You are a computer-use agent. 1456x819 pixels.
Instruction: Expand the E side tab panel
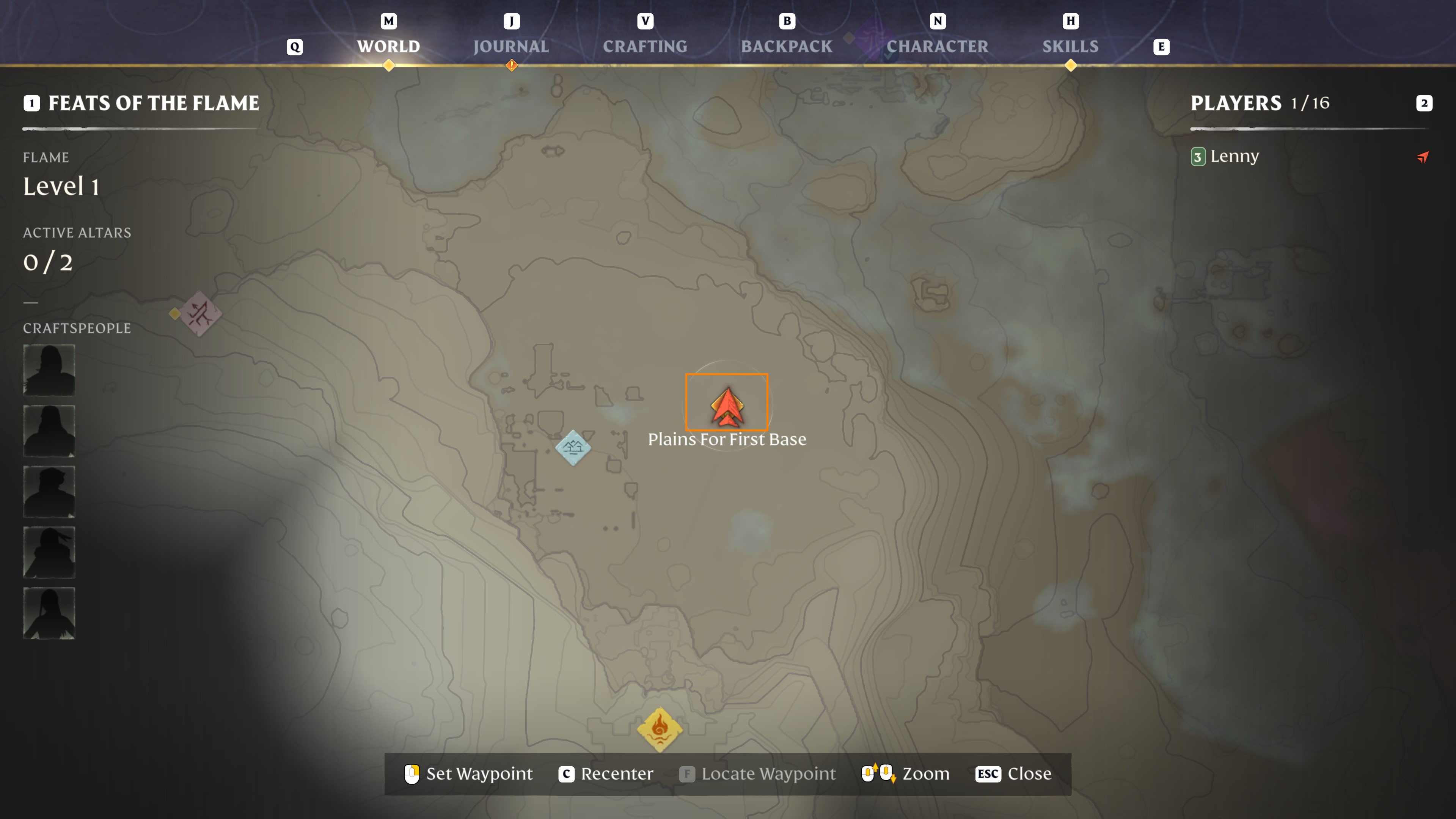[x=1162, y=47]
